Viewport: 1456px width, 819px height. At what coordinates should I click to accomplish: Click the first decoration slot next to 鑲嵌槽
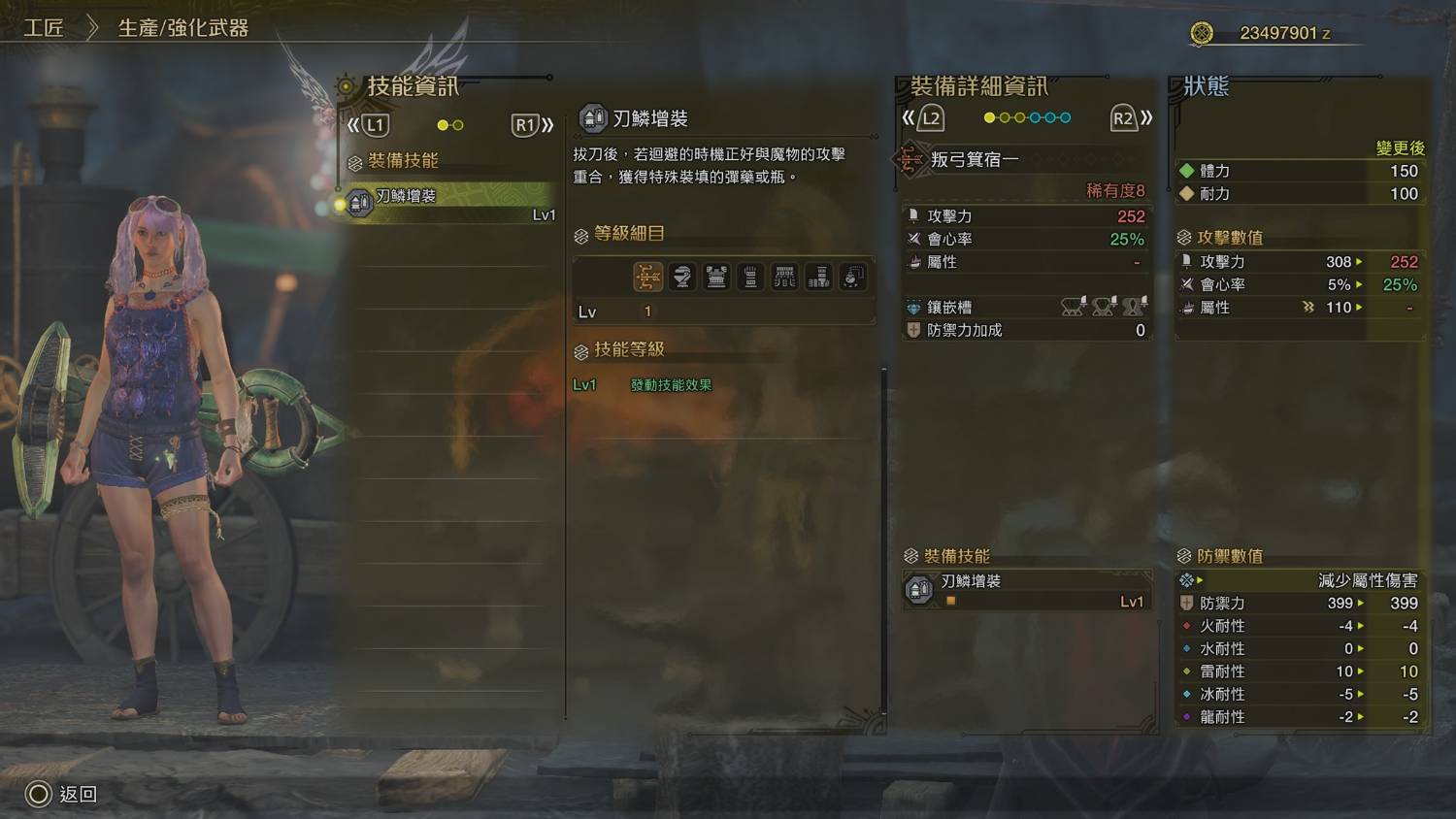1071,307
